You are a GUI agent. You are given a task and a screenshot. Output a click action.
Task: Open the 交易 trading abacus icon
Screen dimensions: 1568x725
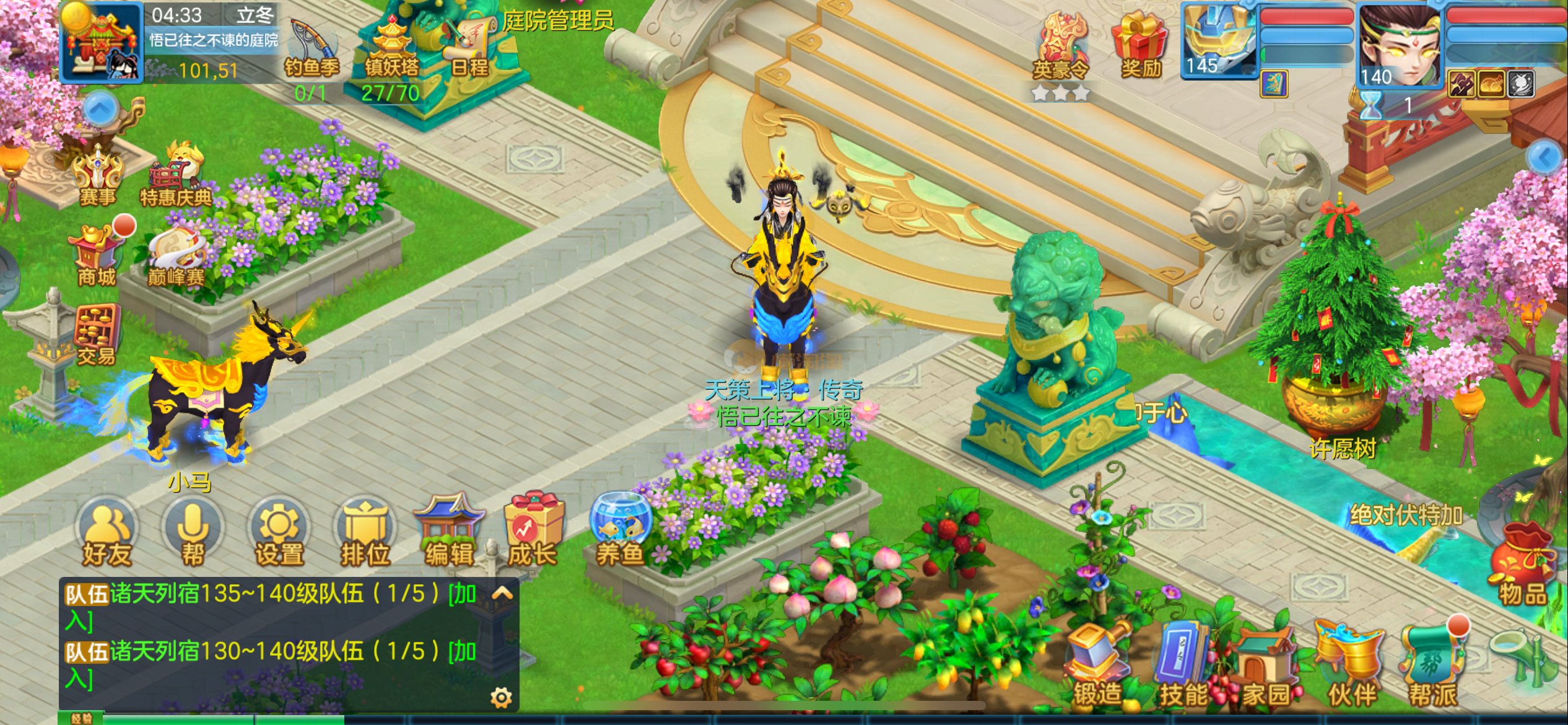(x=97, y=335)
